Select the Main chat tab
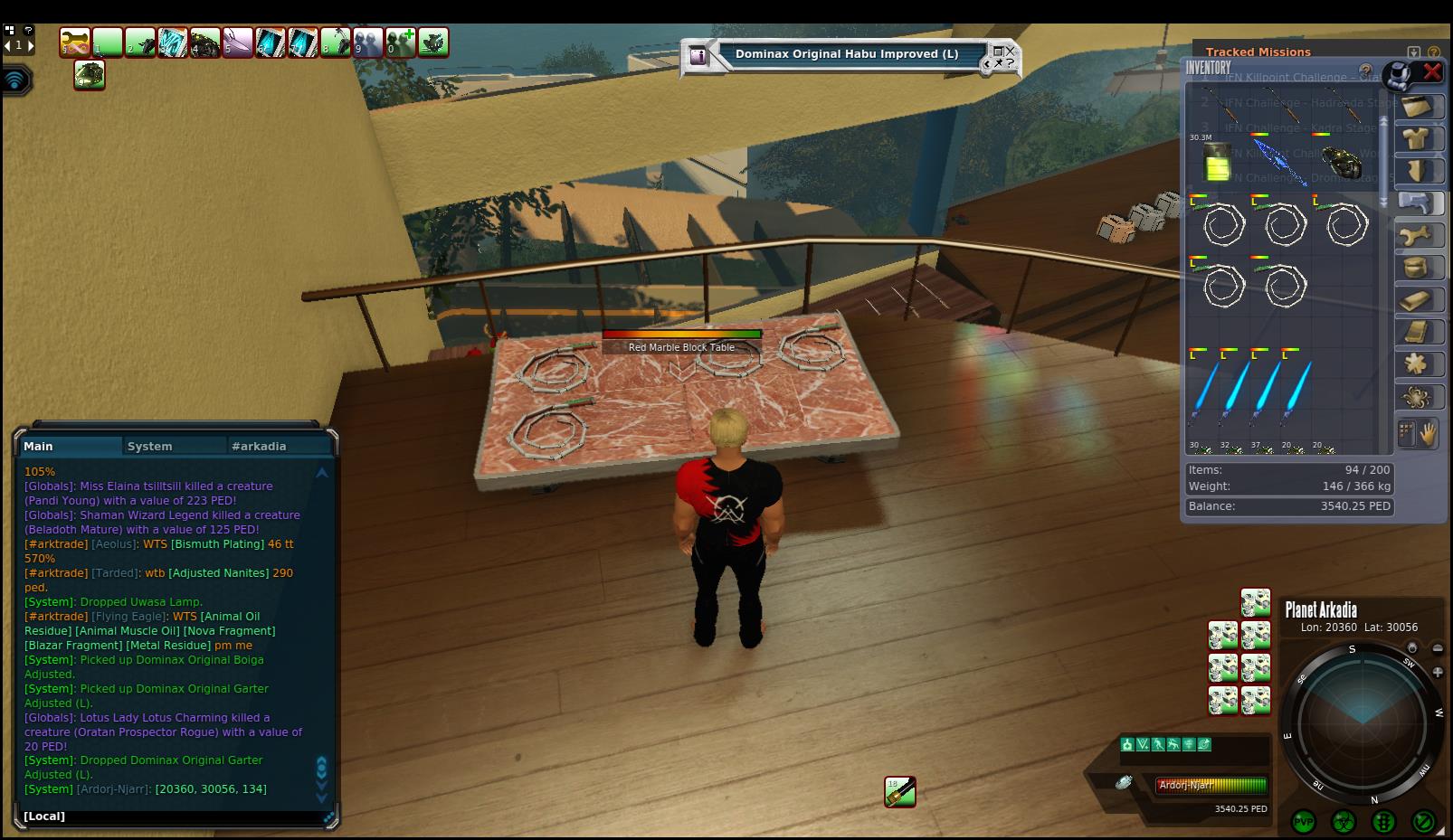The height and width of the screenshot is (840, 1453). coord(39,446)
